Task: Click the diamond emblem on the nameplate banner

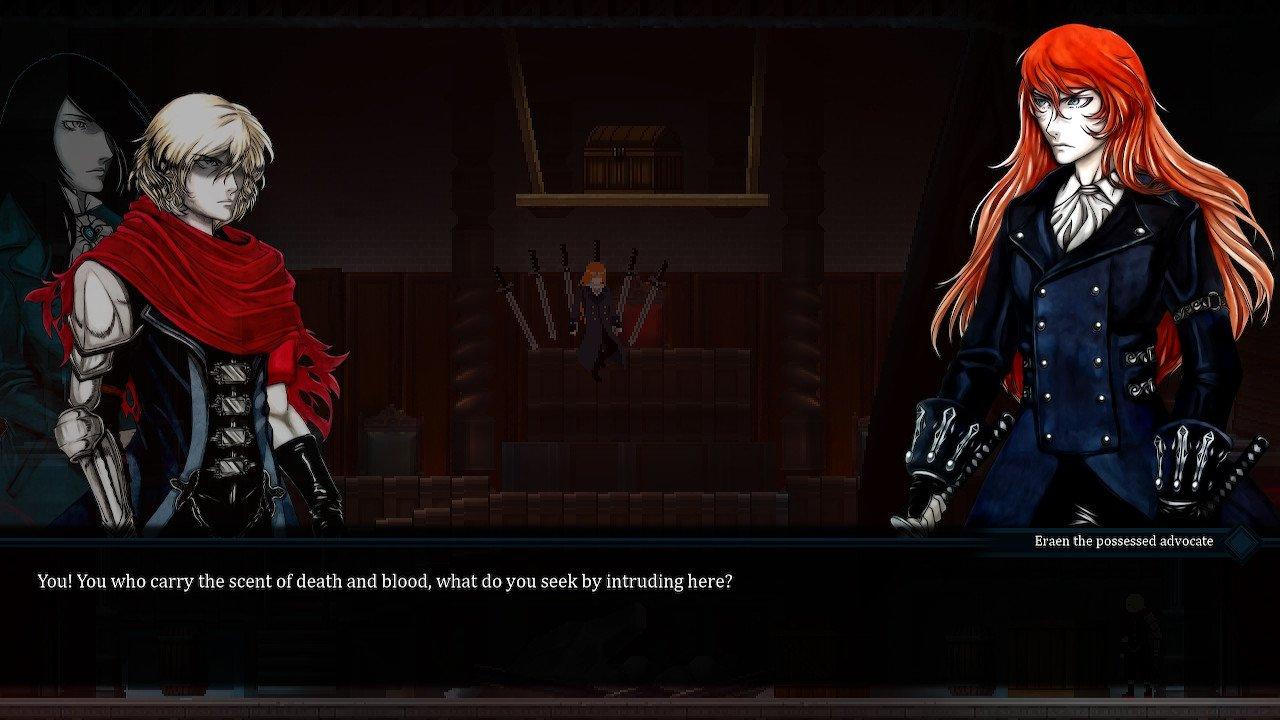Action: pos(1240,540)
